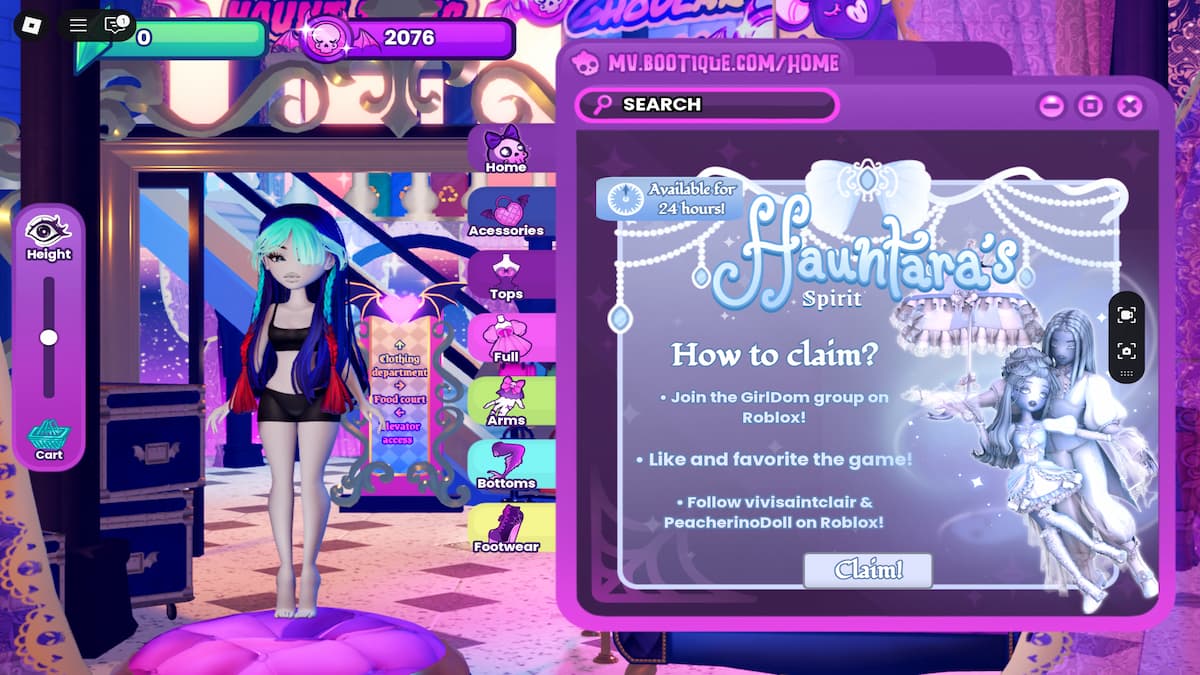Image resolution: width=1200 pixels, height=675 pixels.
Task: Open the Roblox chat icon
Action: click(116, 25)
